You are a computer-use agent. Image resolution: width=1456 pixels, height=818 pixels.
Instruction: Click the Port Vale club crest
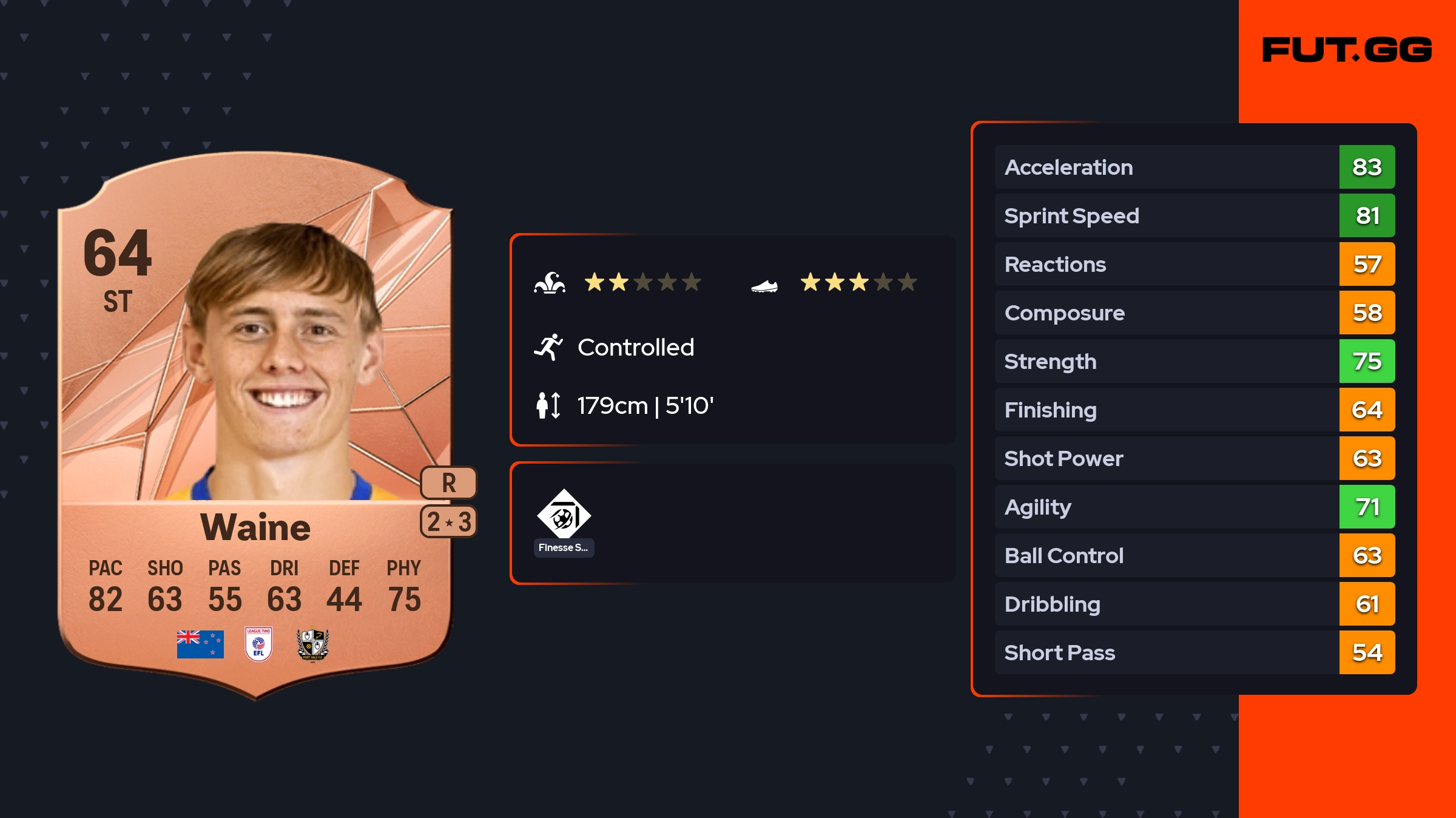click(312, 644)
